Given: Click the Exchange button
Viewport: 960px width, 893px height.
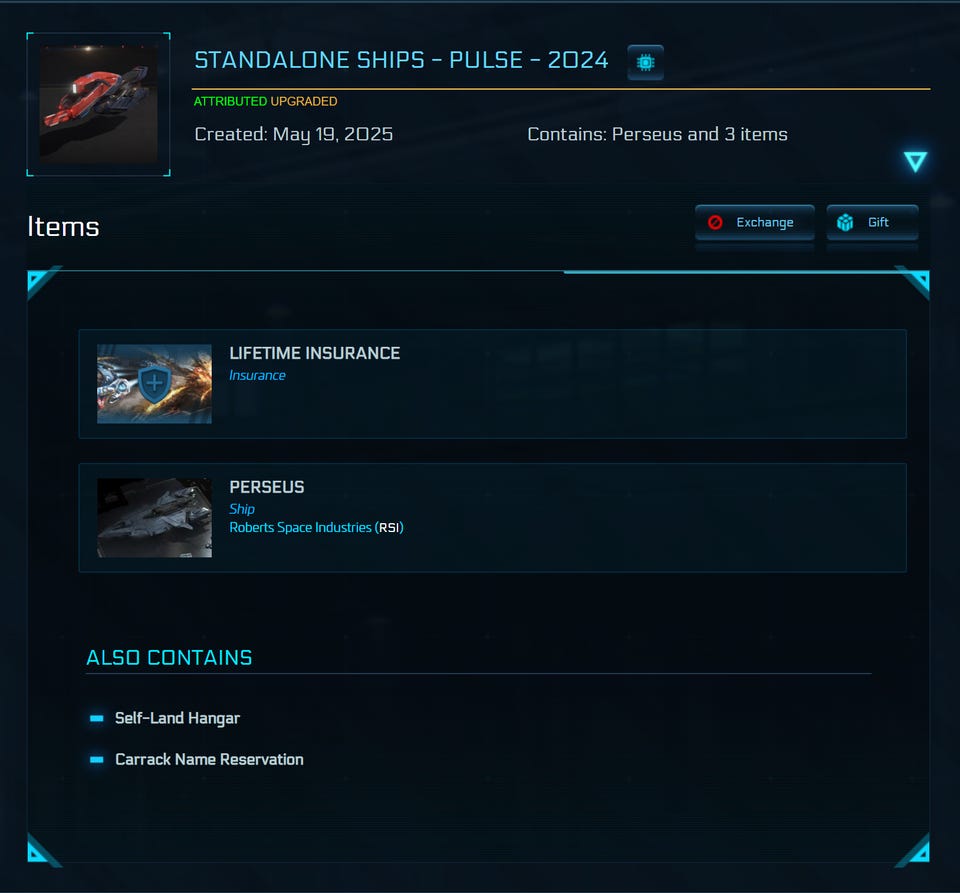Looking at the screenshot, I should point(754,223).
